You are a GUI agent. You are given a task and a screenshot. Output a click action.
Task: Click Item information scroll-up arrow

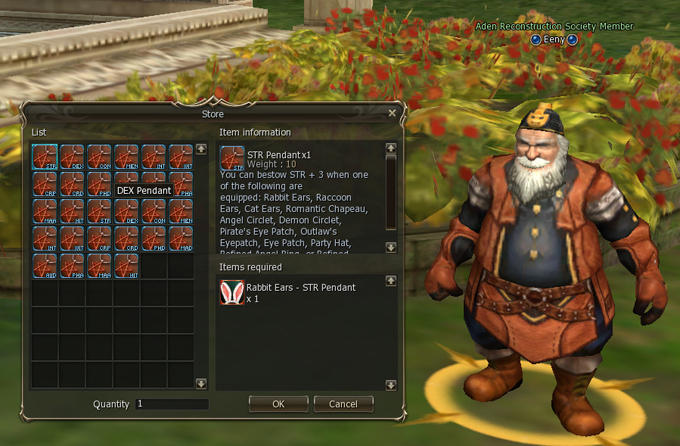[391, 149]
